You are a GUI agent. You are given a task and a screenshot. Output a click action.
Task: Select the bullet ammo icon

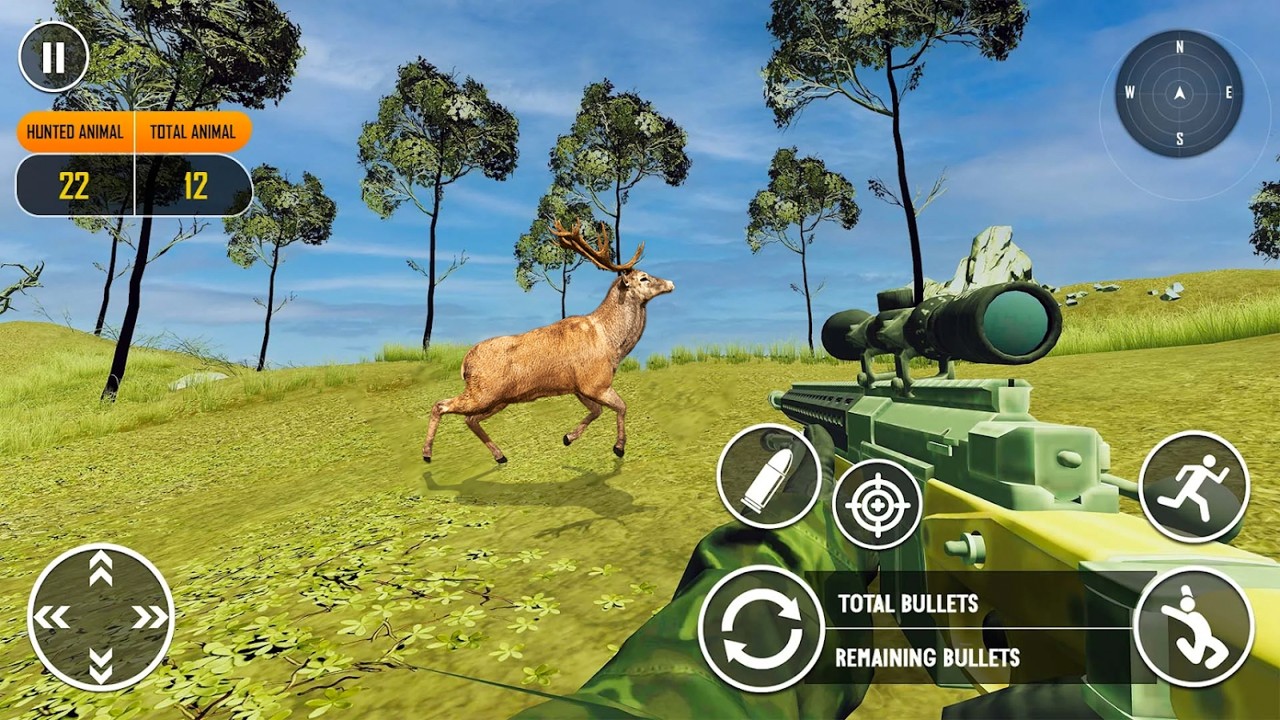(770, 475)
